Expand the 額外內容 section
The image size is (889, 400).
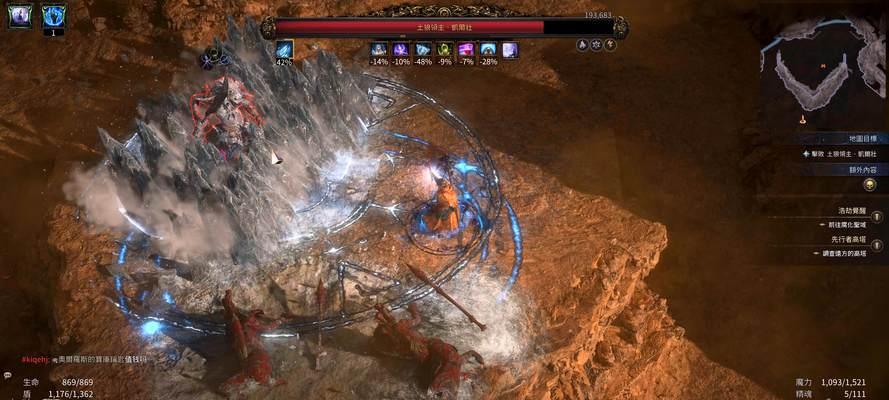(861, 170)
